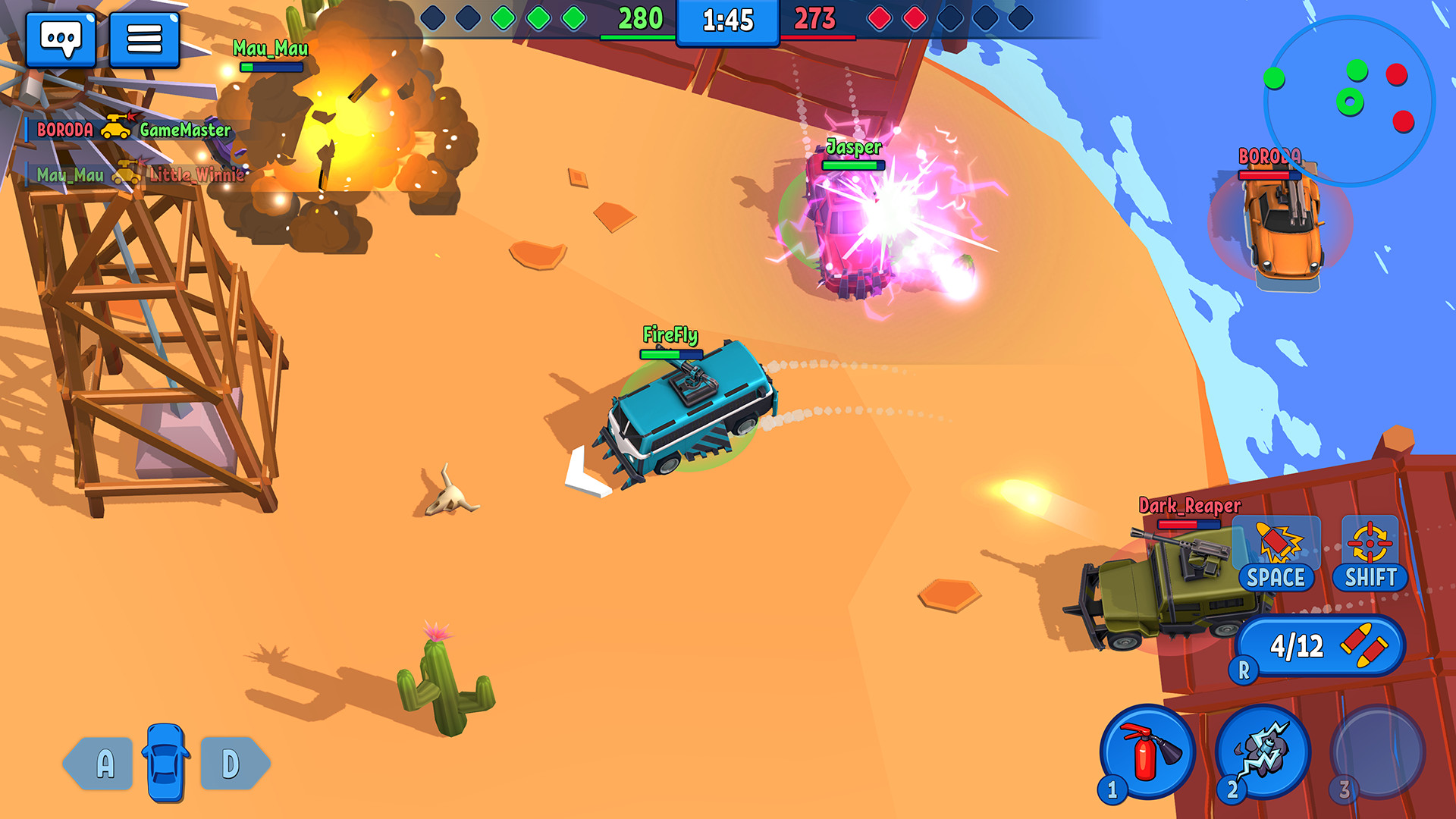
Task: Select Dark_Reaper's name label
Action: (x=1188, y=504)
